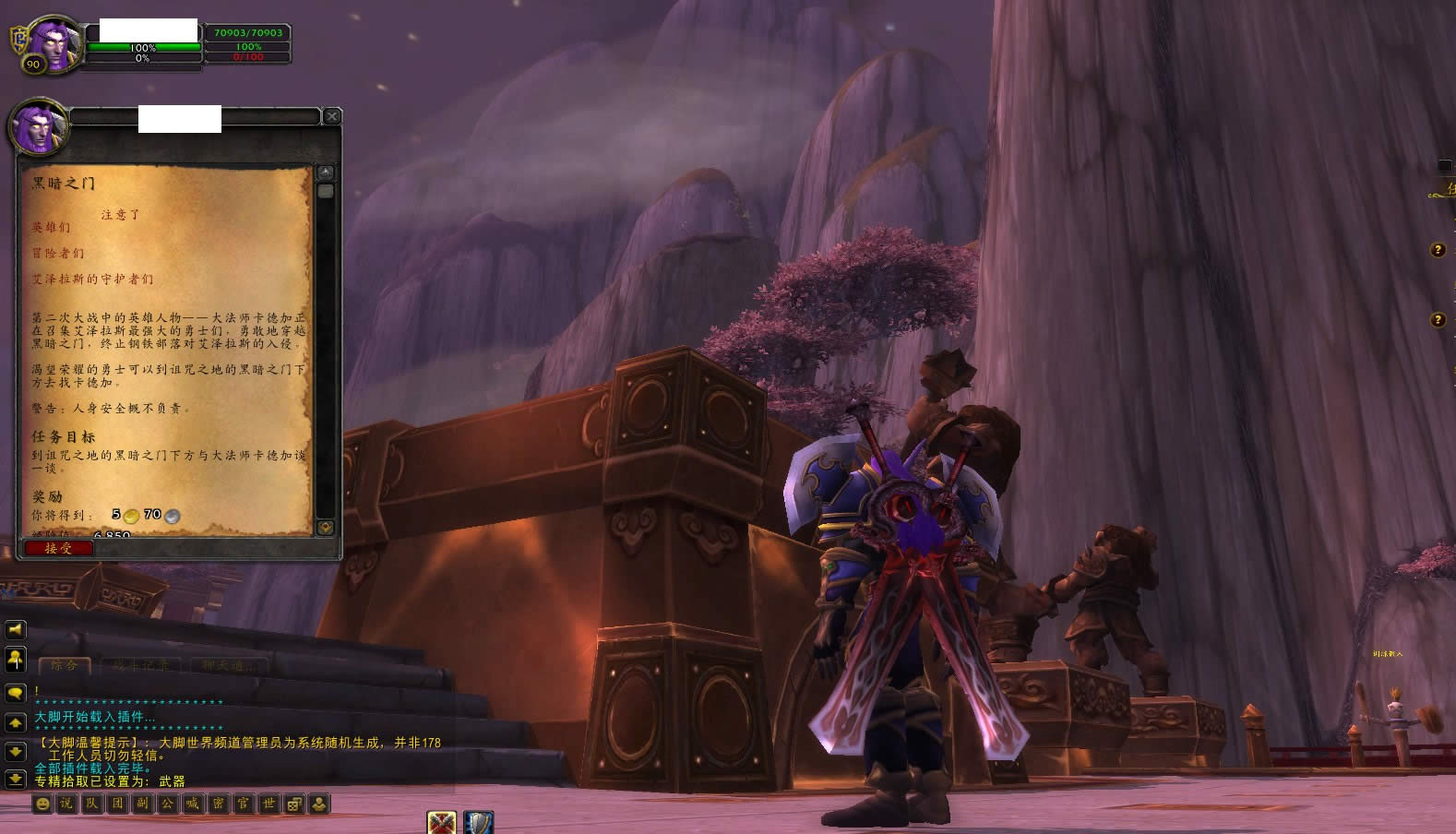Switch to the 综合 chat tab
The height and width of the screenshot is (834, 1456).
(x=65, y=664)
